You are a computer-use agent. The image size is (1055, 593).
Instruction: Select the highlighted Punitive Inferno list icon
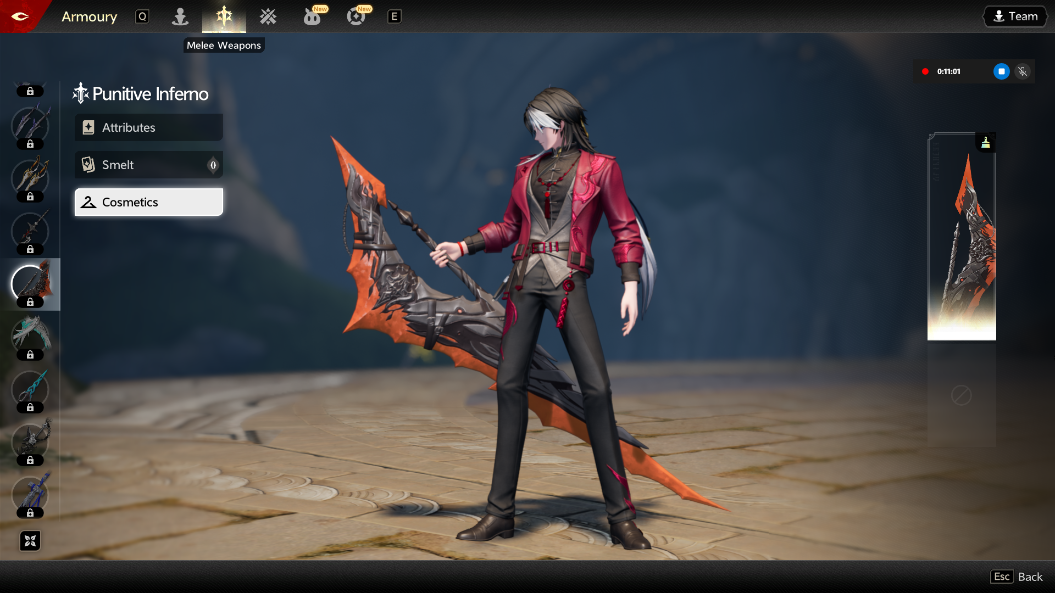[x=30, y=284]
